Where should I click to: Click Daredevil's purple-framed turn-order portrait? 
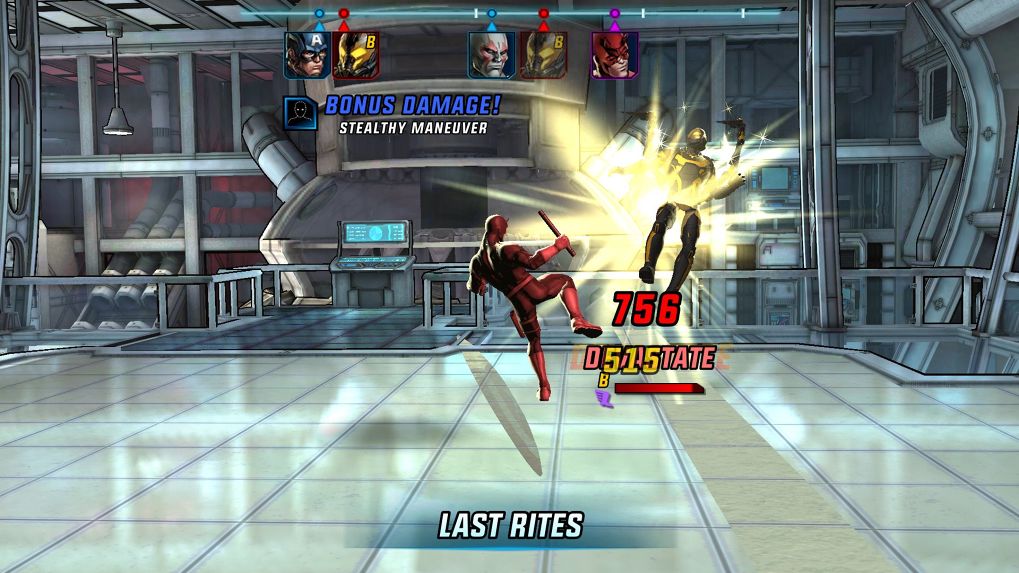point(614,55)
